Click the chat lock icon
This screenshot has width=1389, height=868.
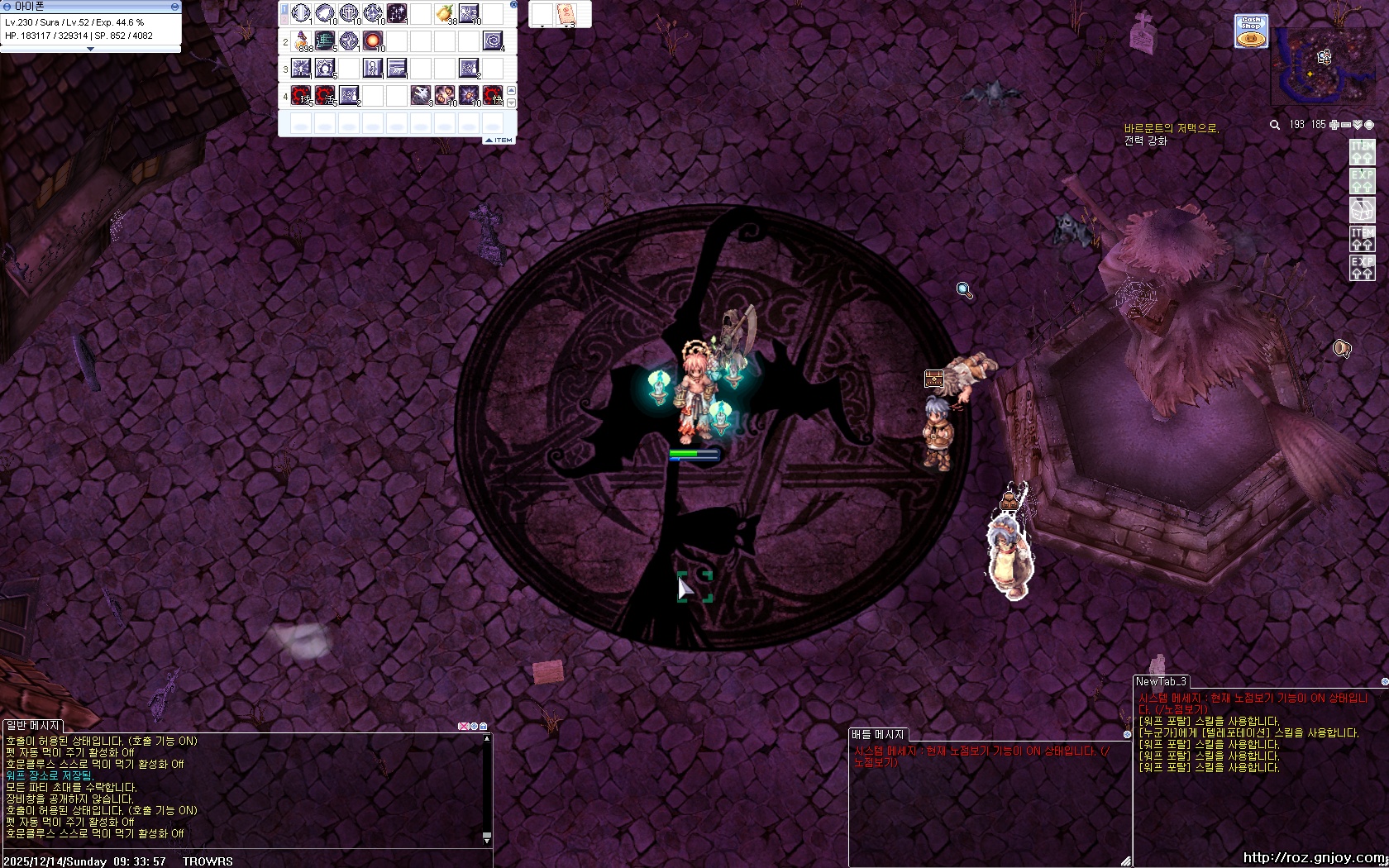[484, 726]
